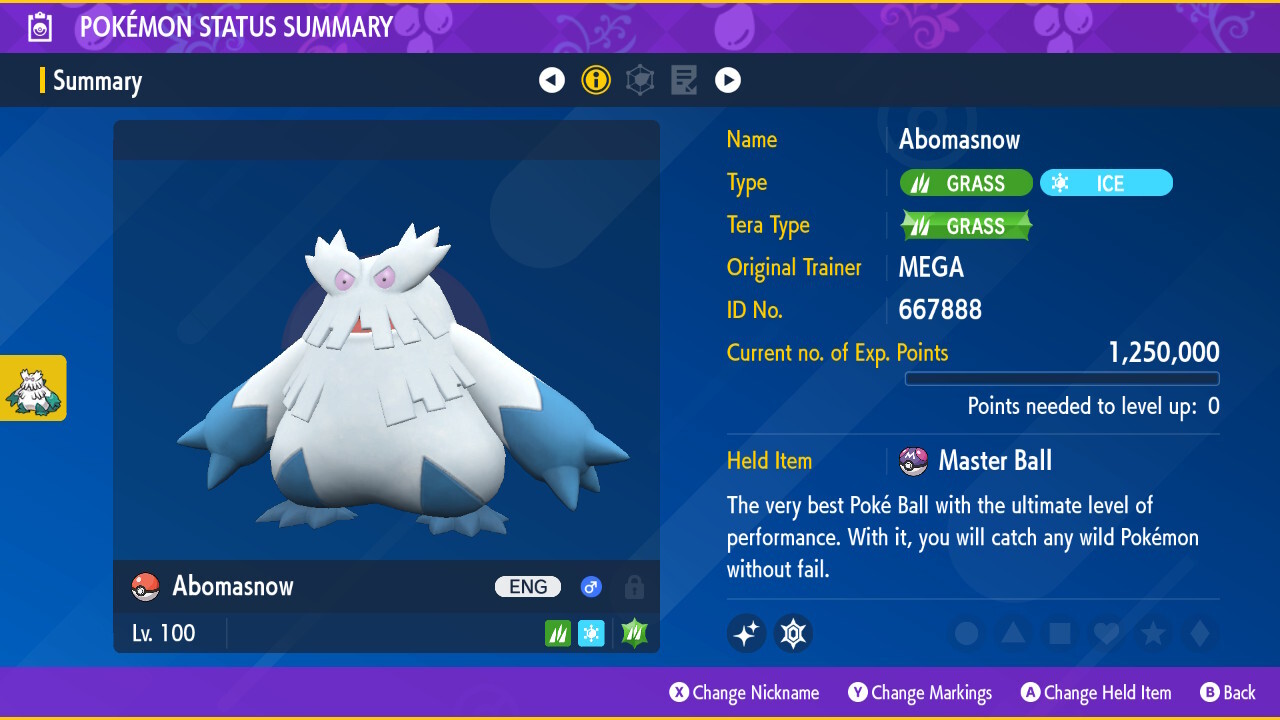The height and width of the screenshot is (720, 1280).
Task: Click the Change Nickname option
Action: click(x=744, y=692)
